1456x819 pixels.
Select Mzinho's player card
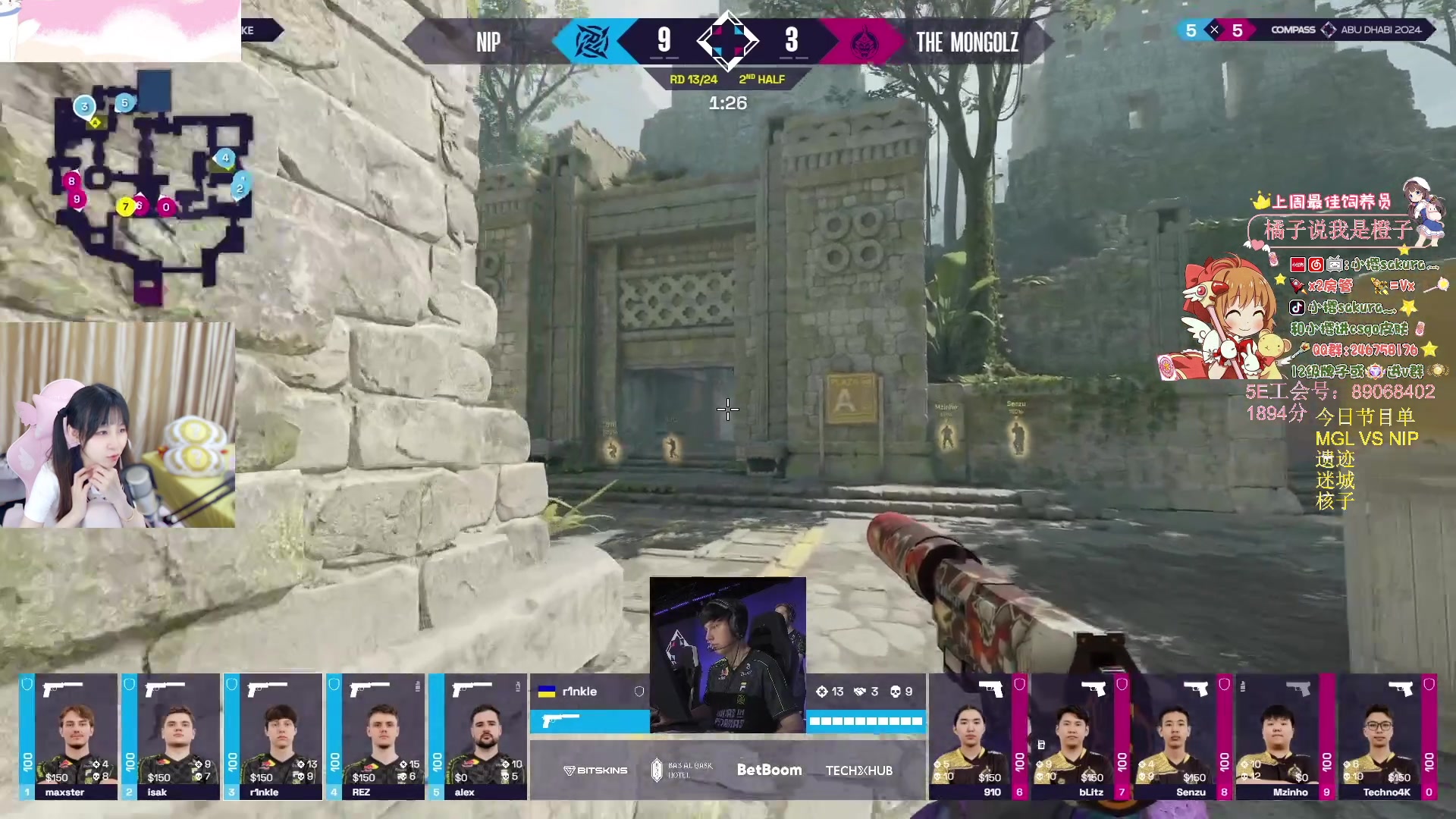1285,736
